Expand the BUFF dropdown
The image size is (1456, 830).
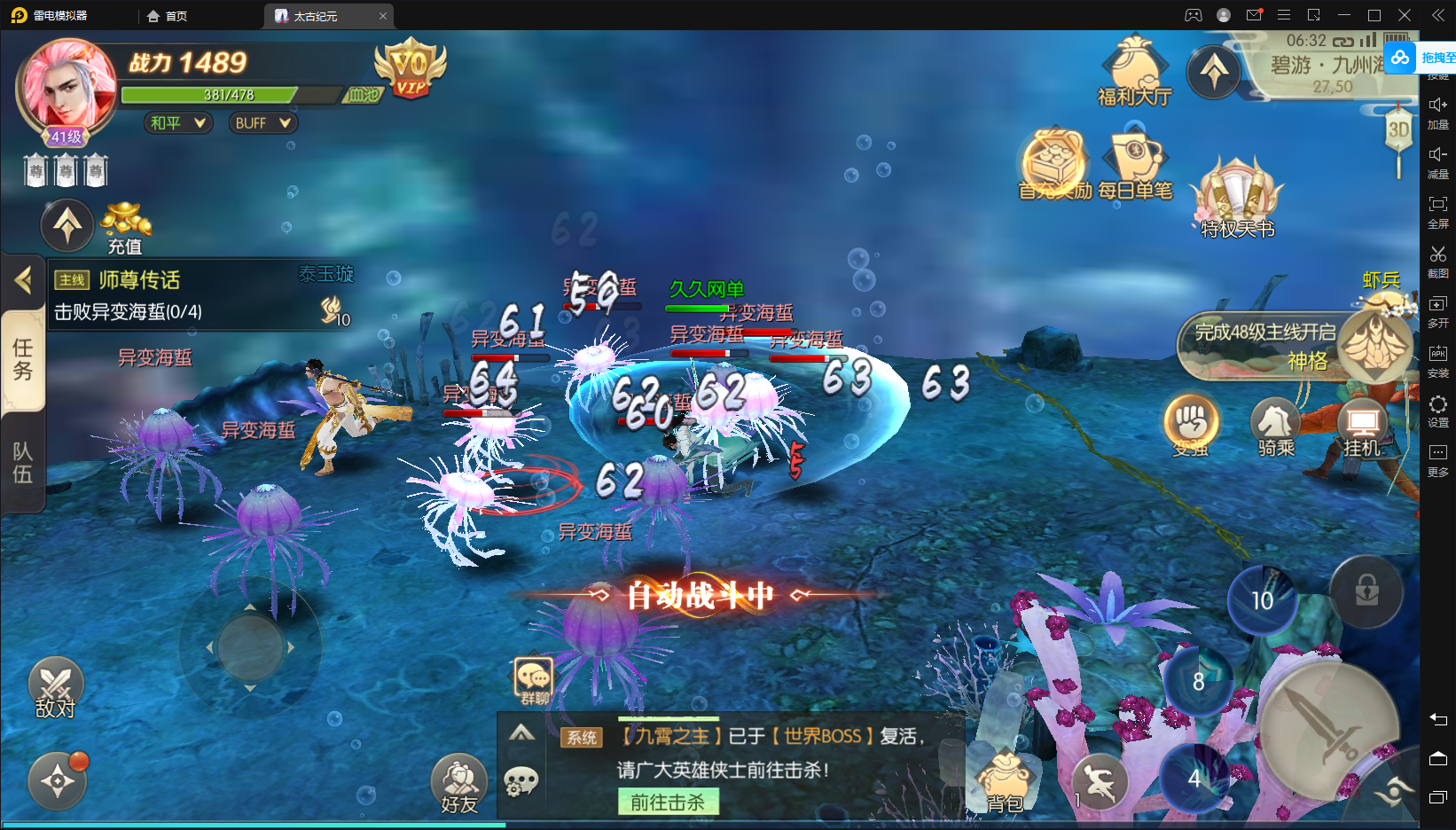(x=262, y=123)
